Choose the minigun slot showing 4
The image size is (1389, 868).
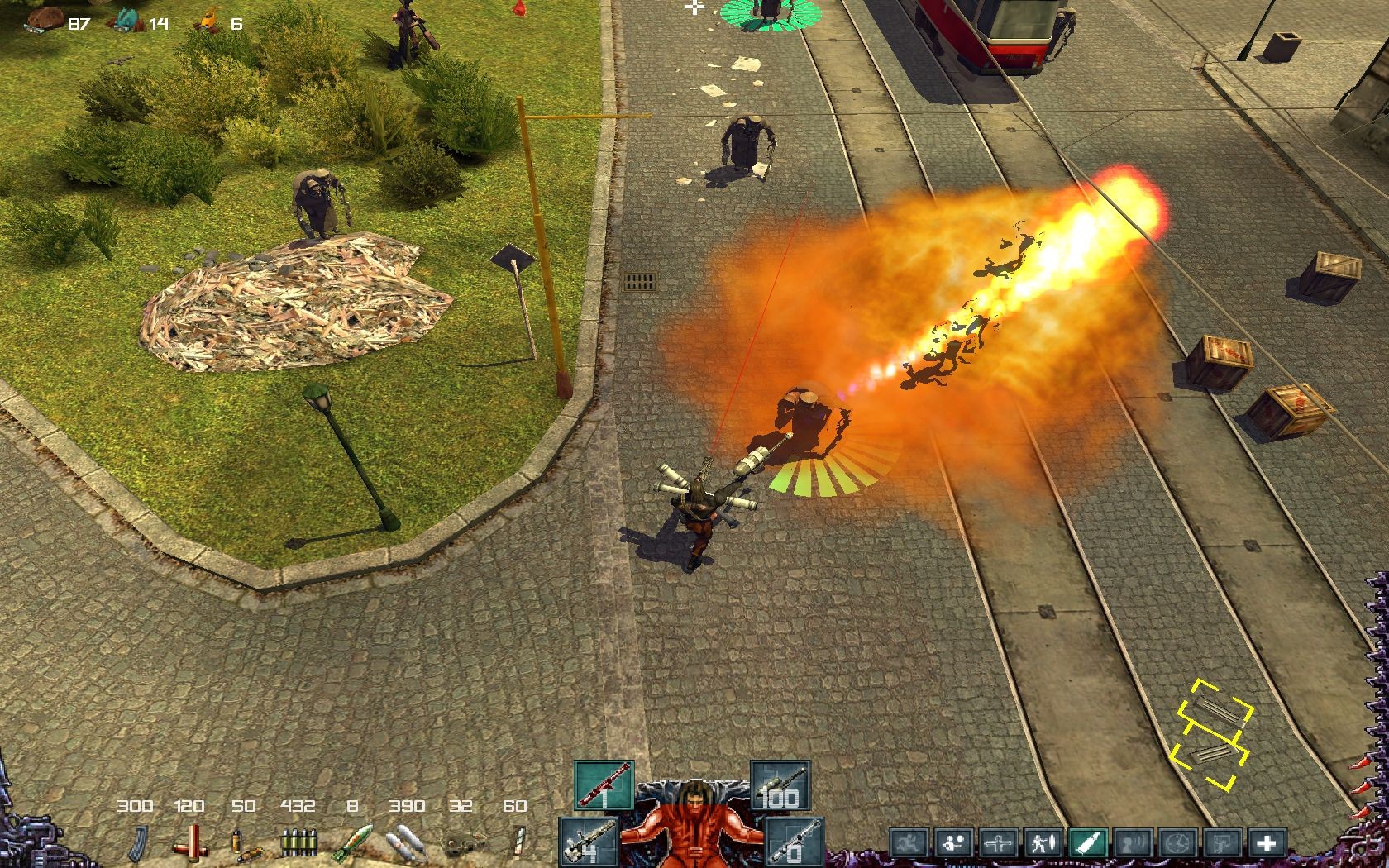pyautogui.click(x=588, y=842)
